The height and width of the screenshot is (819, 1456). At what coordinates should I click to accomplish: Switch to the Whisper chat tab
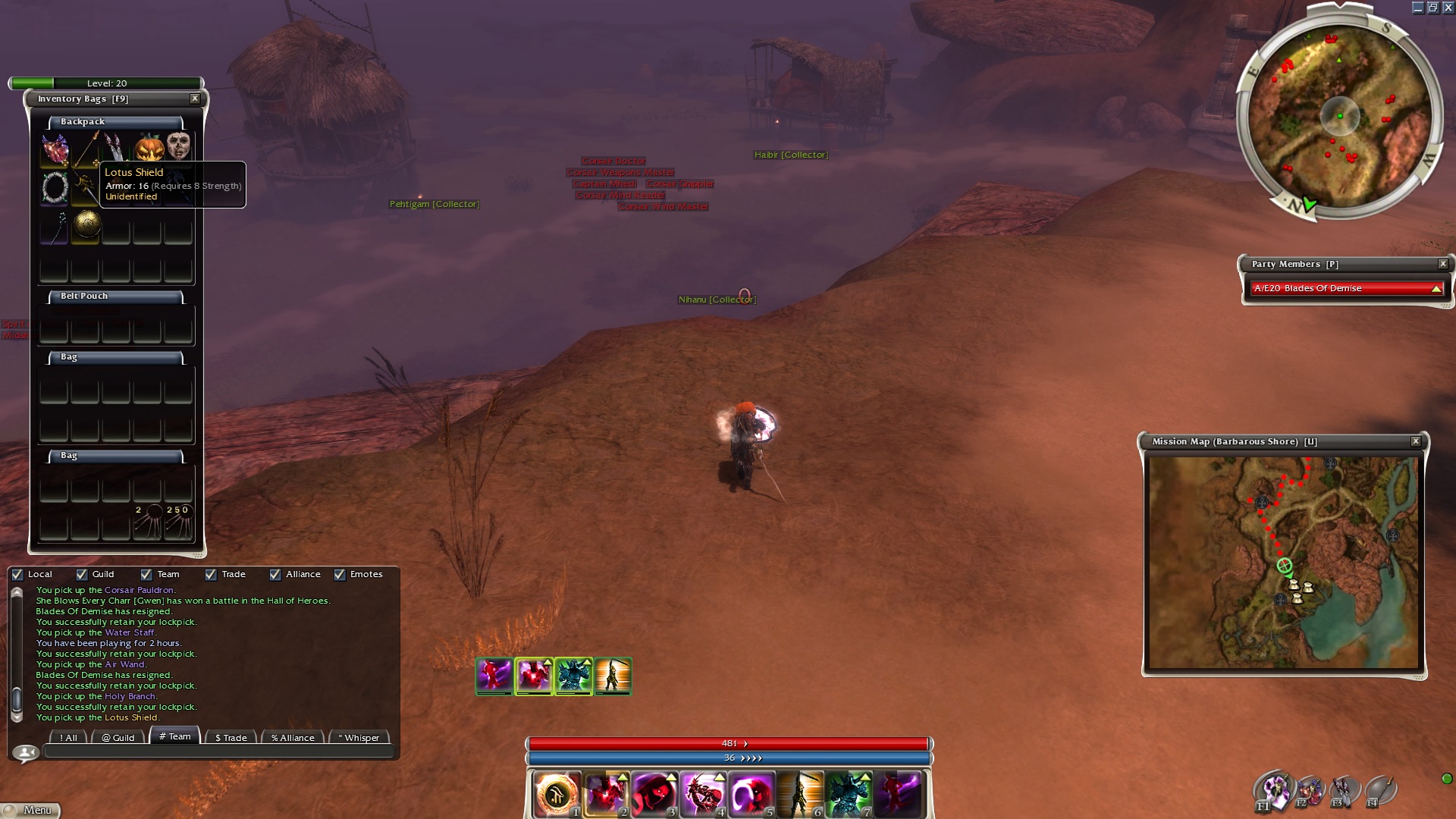[359, 737]
